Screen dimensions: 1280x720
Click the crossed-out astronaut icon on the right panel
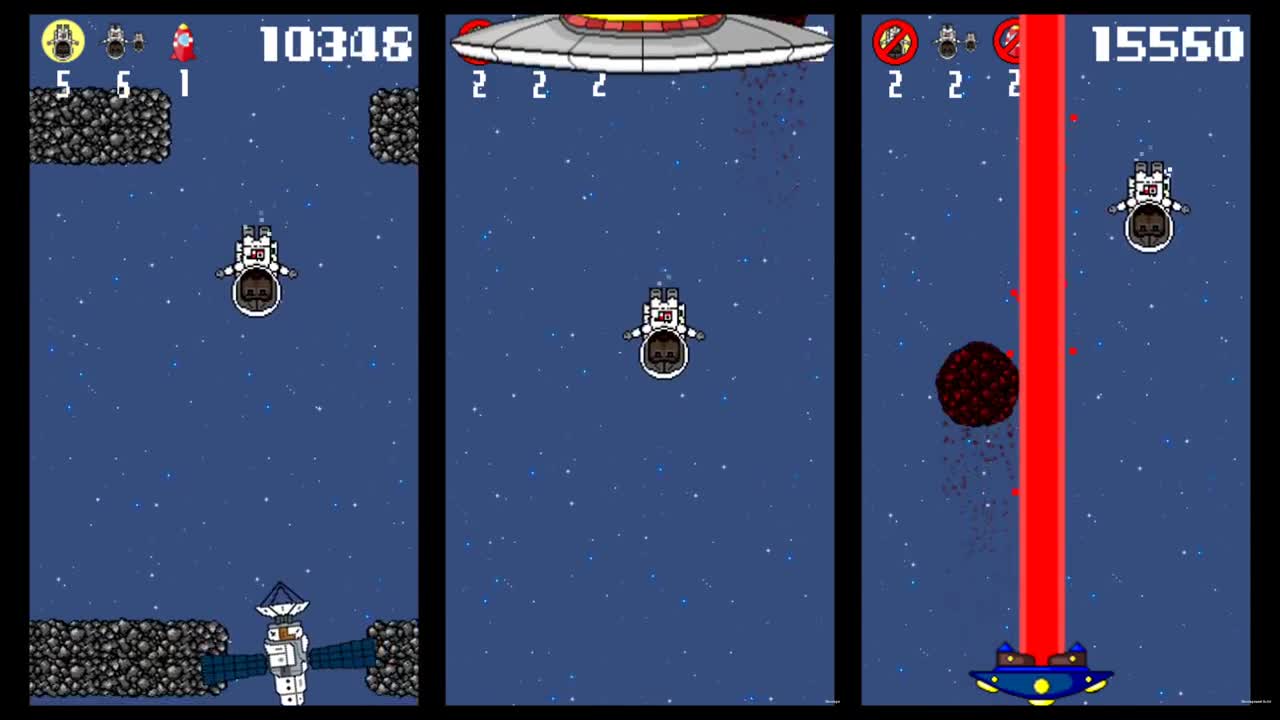[894, 42]
